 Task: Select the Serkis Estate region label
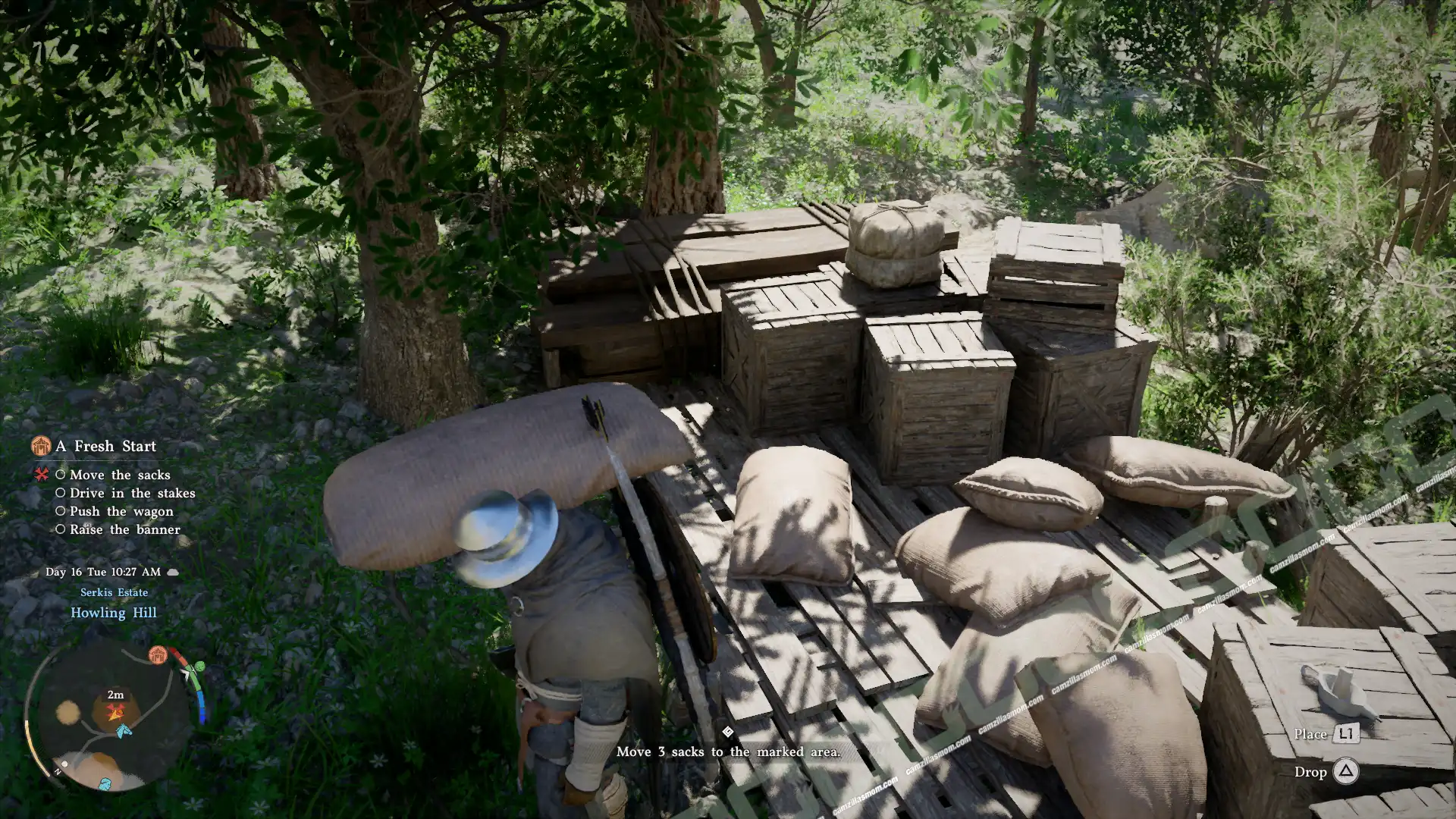click(113, 593)
